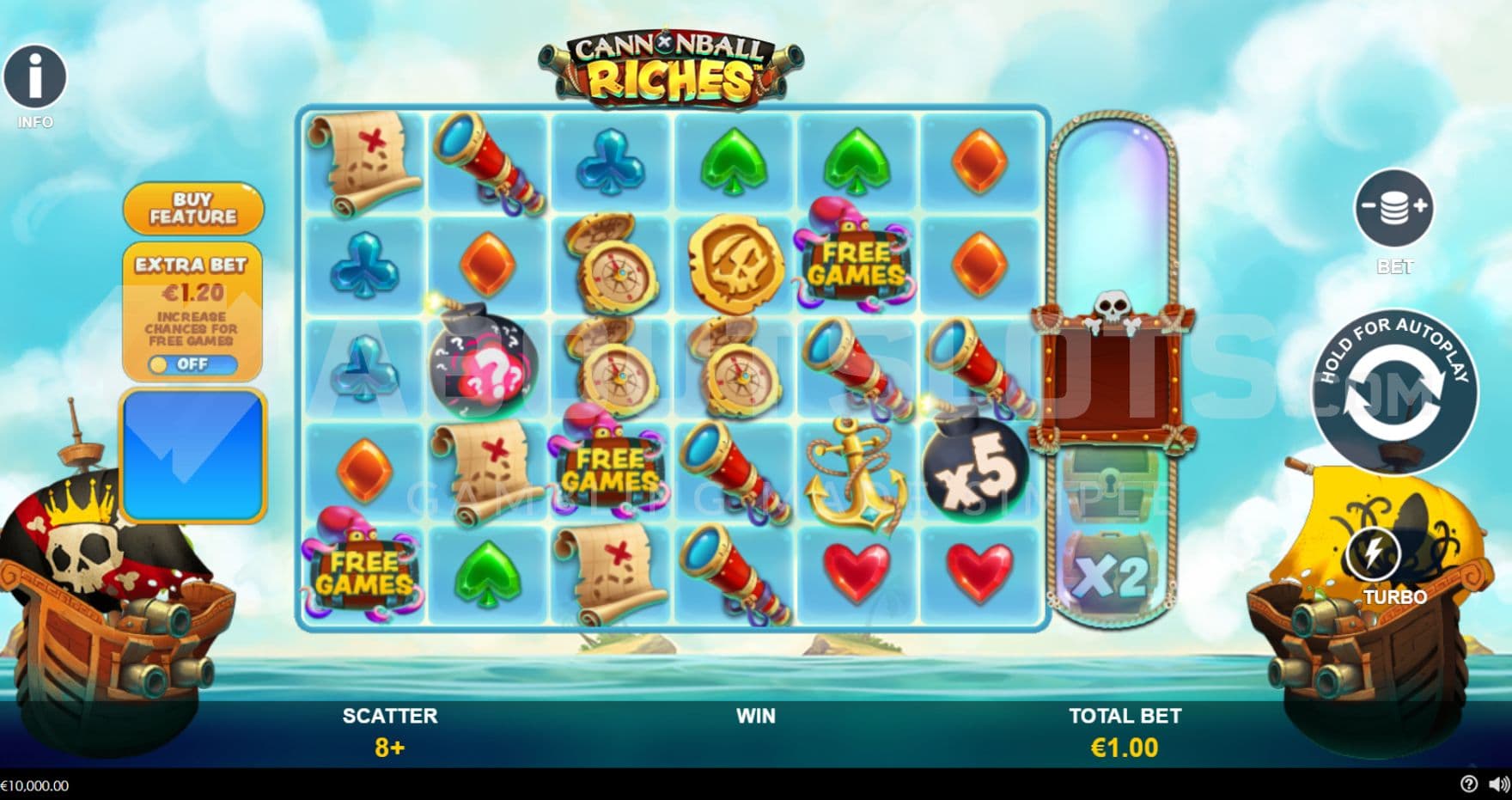Open the game Info panel

35,77
